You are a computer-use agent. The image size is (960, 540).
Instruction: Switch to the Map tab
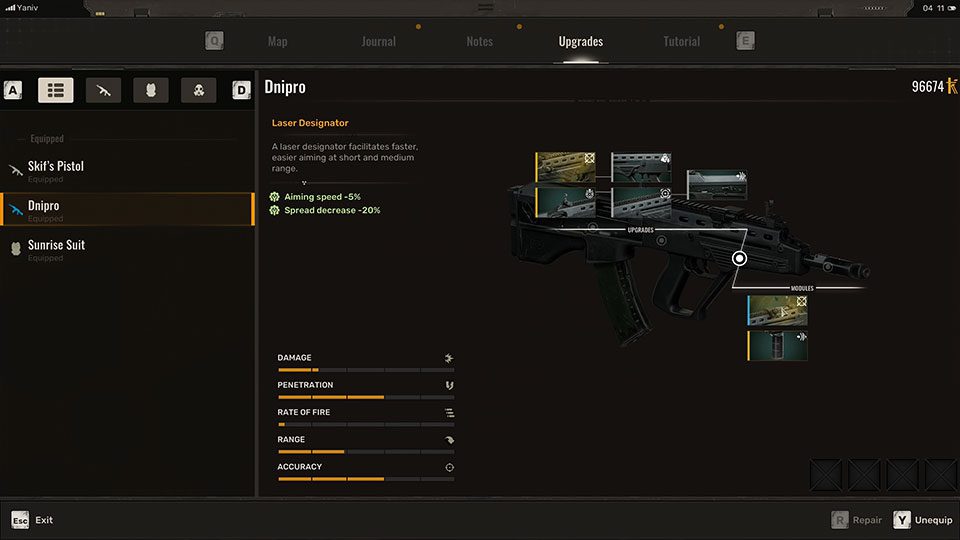click(x=277, y=42)
